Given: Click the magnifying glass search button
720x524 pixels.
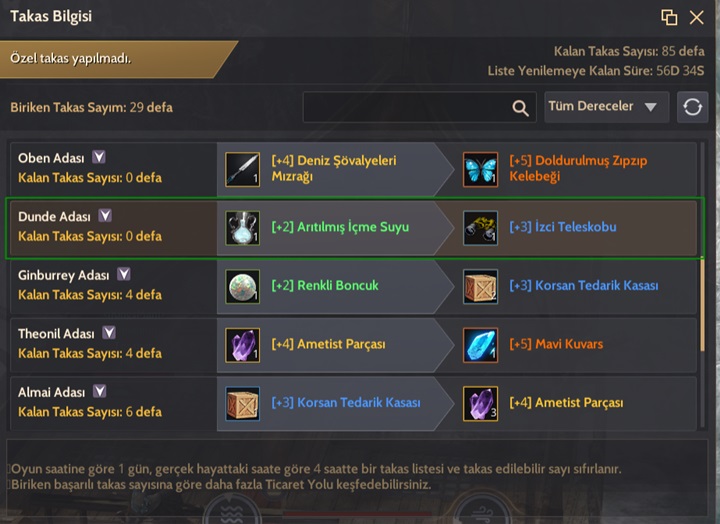Looking at the screenshot, I should pos(521,108).
